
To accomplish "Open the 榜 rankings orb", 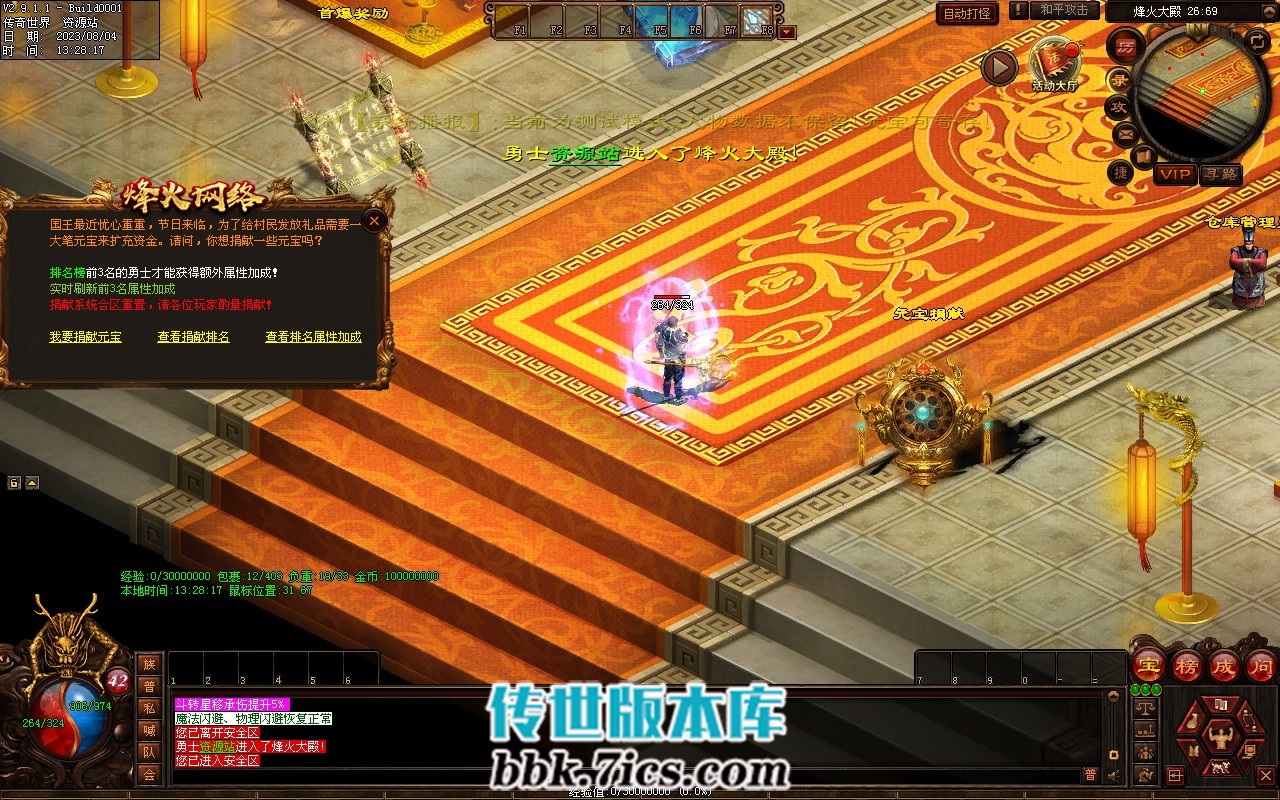I will click(x=1186, y=665).
